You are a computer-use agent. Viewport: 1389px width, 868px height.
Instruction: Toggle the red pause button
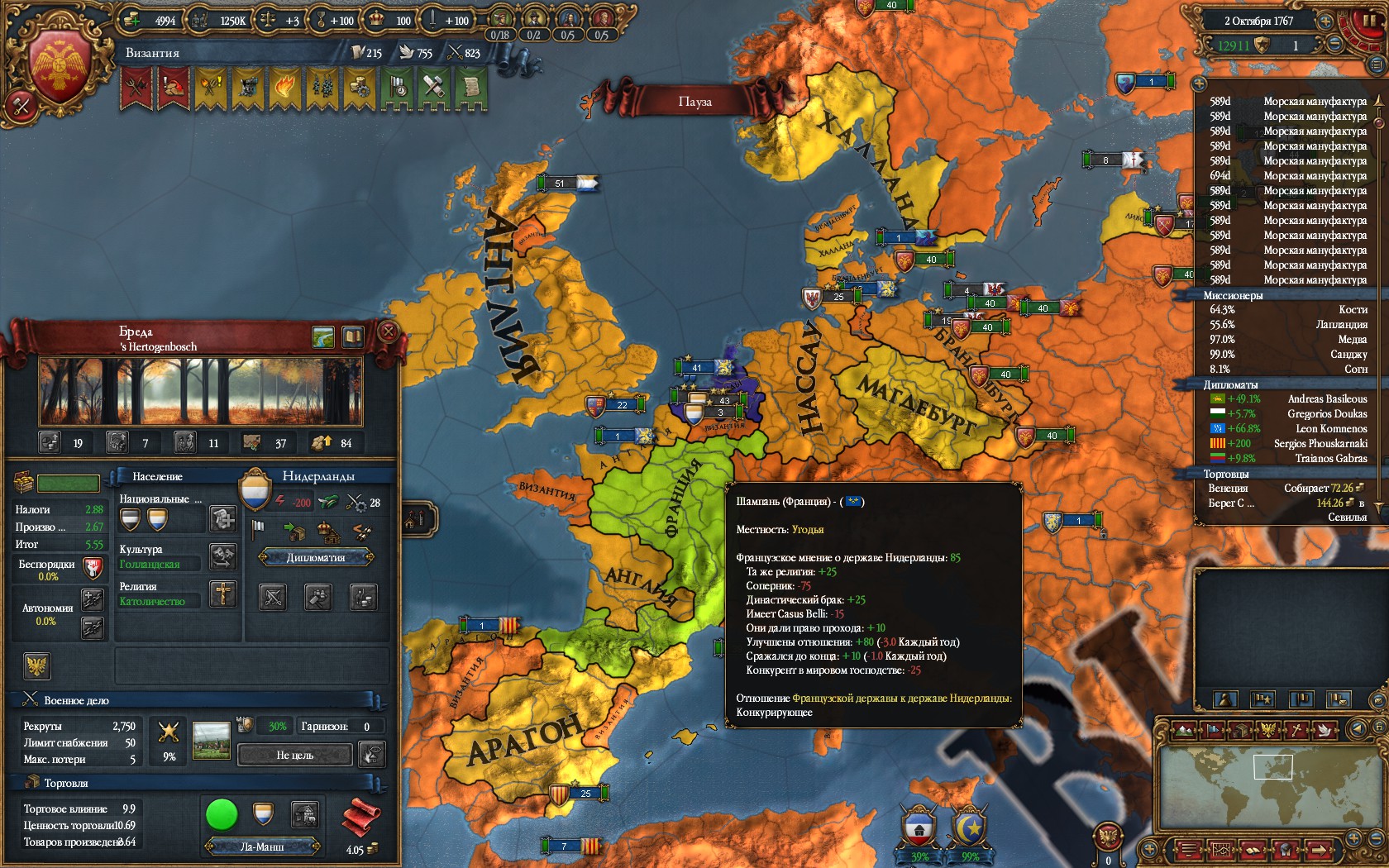pos(1363,22)
